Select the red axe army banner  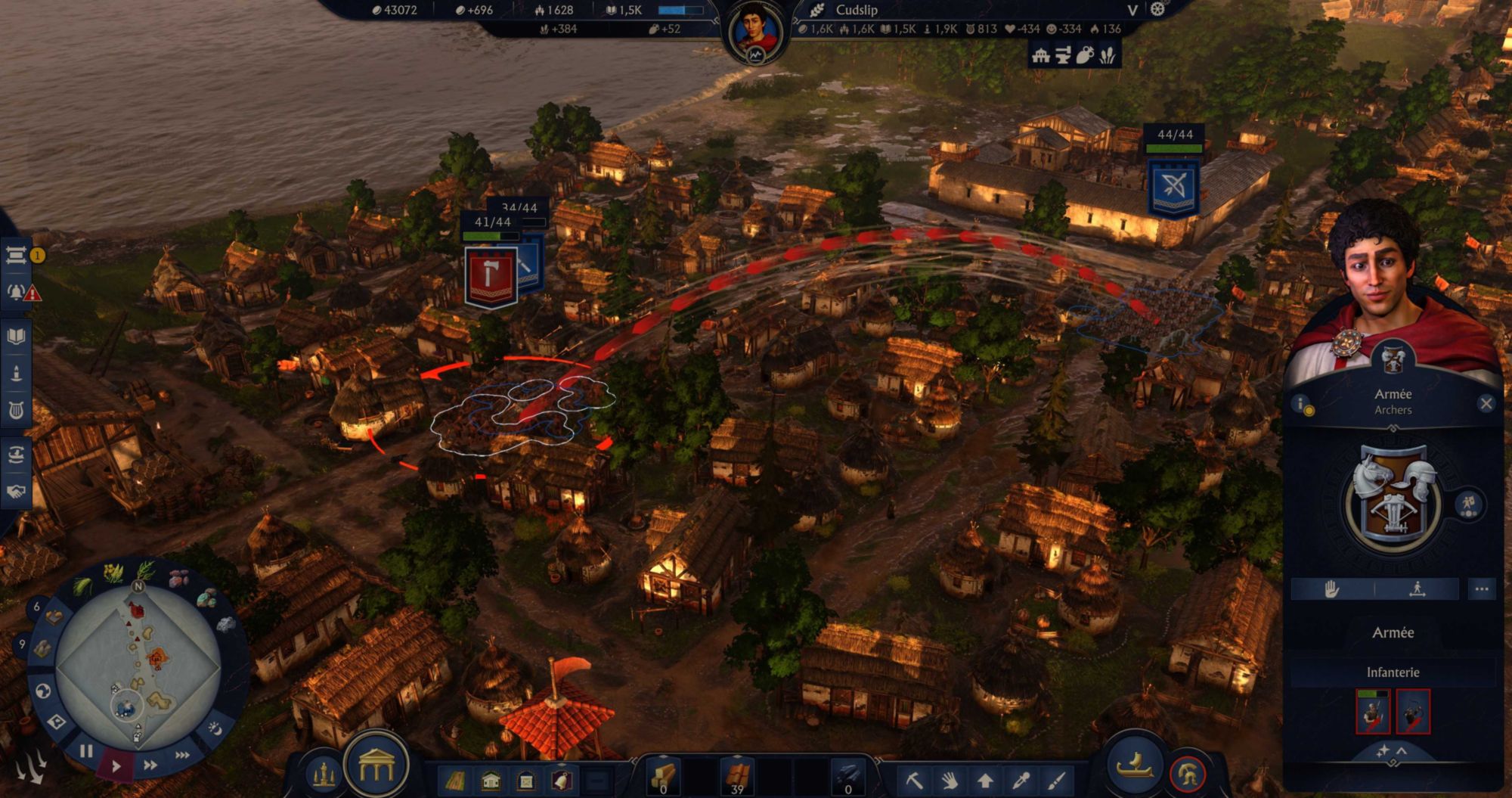pos(491,276)
